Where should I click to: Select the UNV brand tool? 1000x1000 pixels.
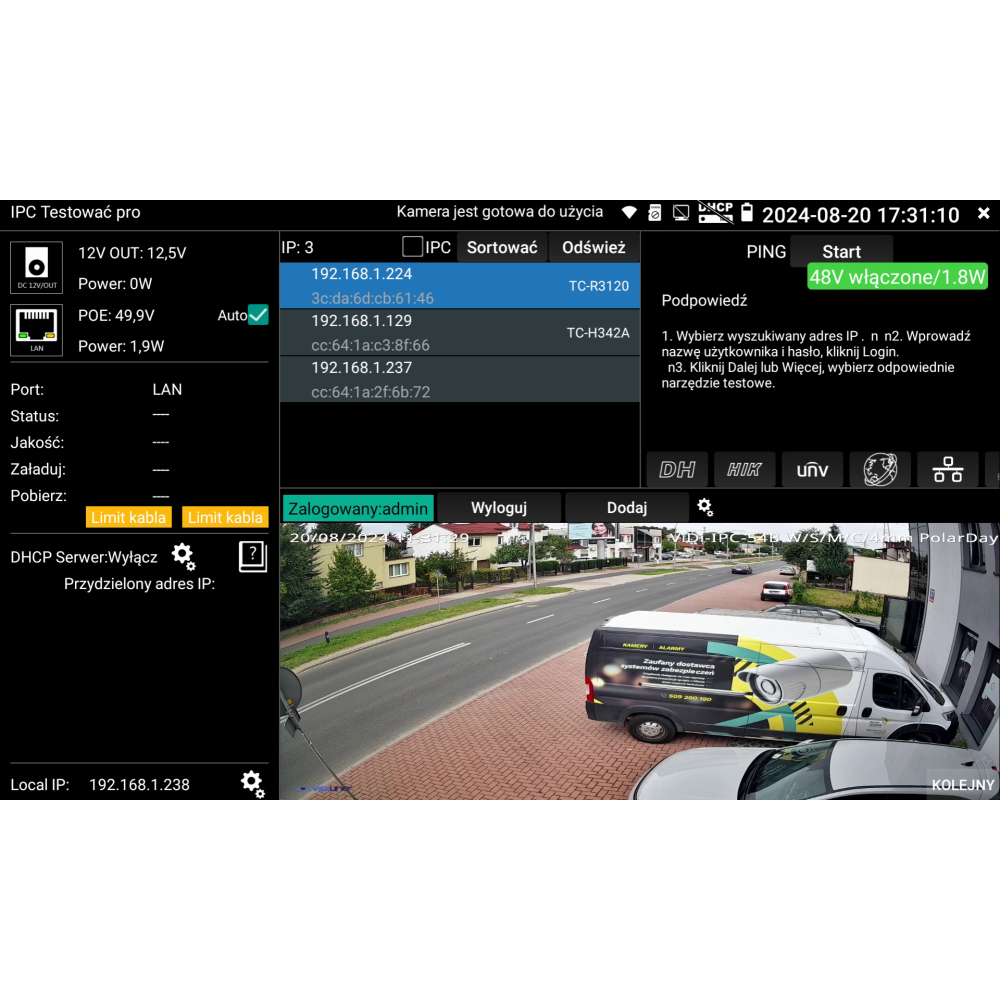point(812,470)
